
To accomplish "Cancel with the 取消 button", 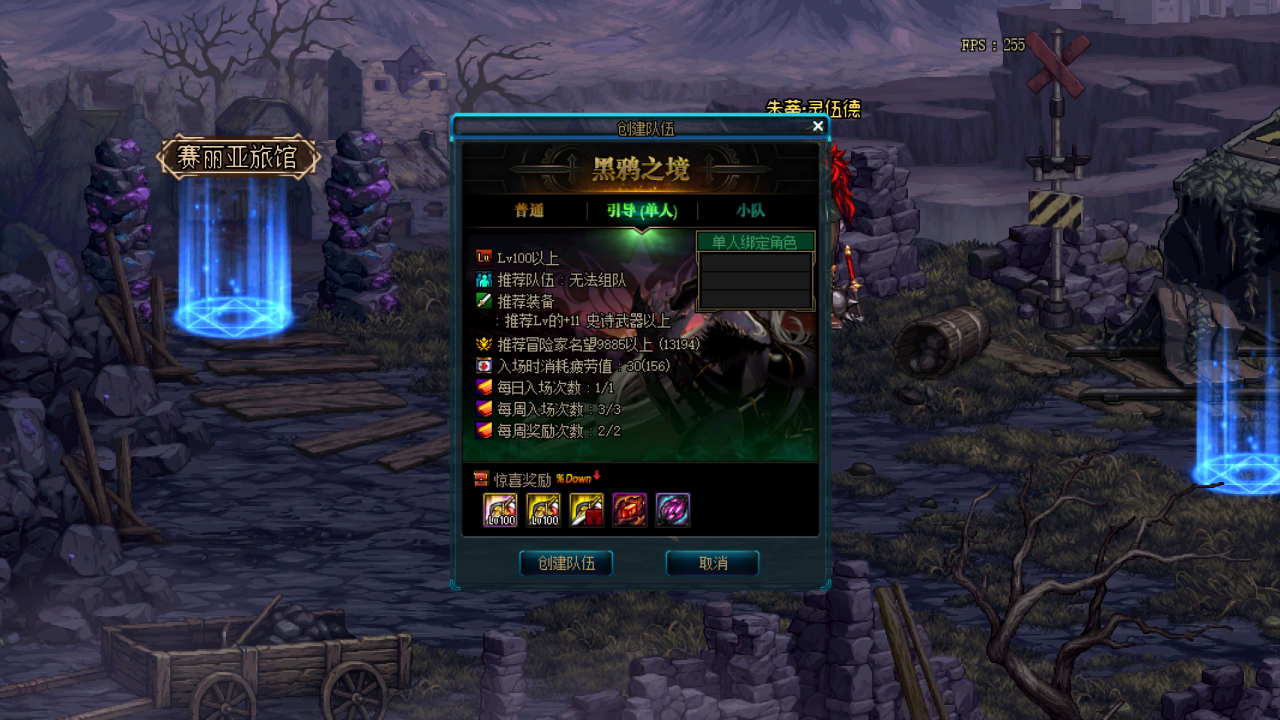I will [712, 563].
